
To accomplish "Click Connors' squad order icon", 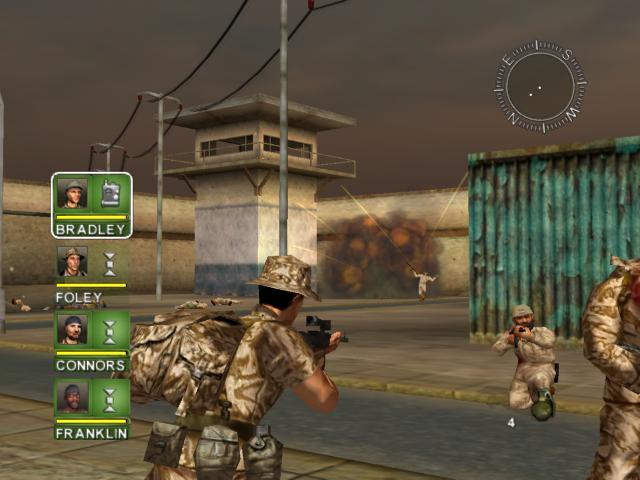I will (x=110, y=329).
